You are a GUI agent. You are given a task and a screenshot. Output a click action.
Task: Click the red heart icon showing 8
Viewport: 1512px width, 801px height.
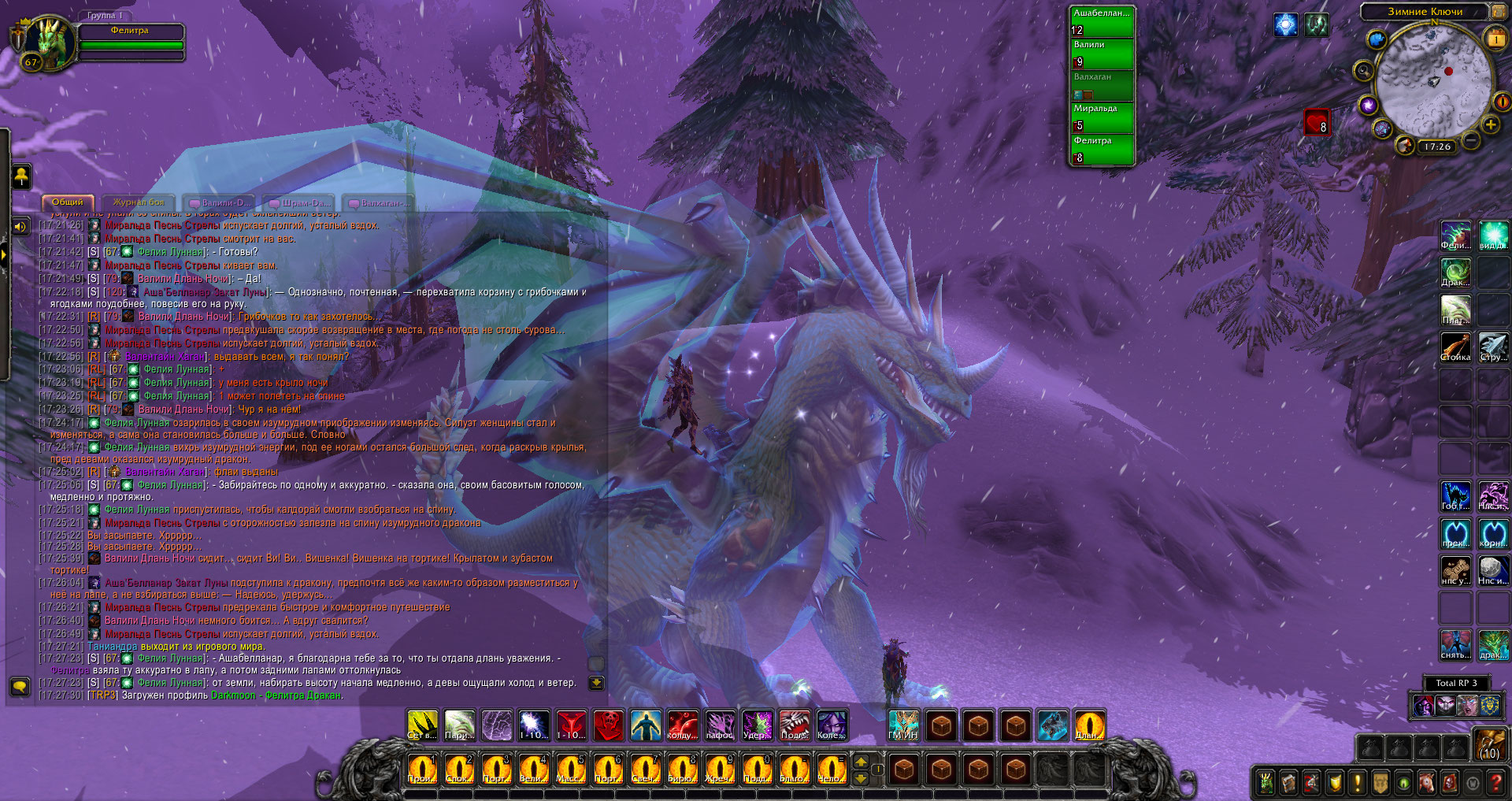[1317, 123]
